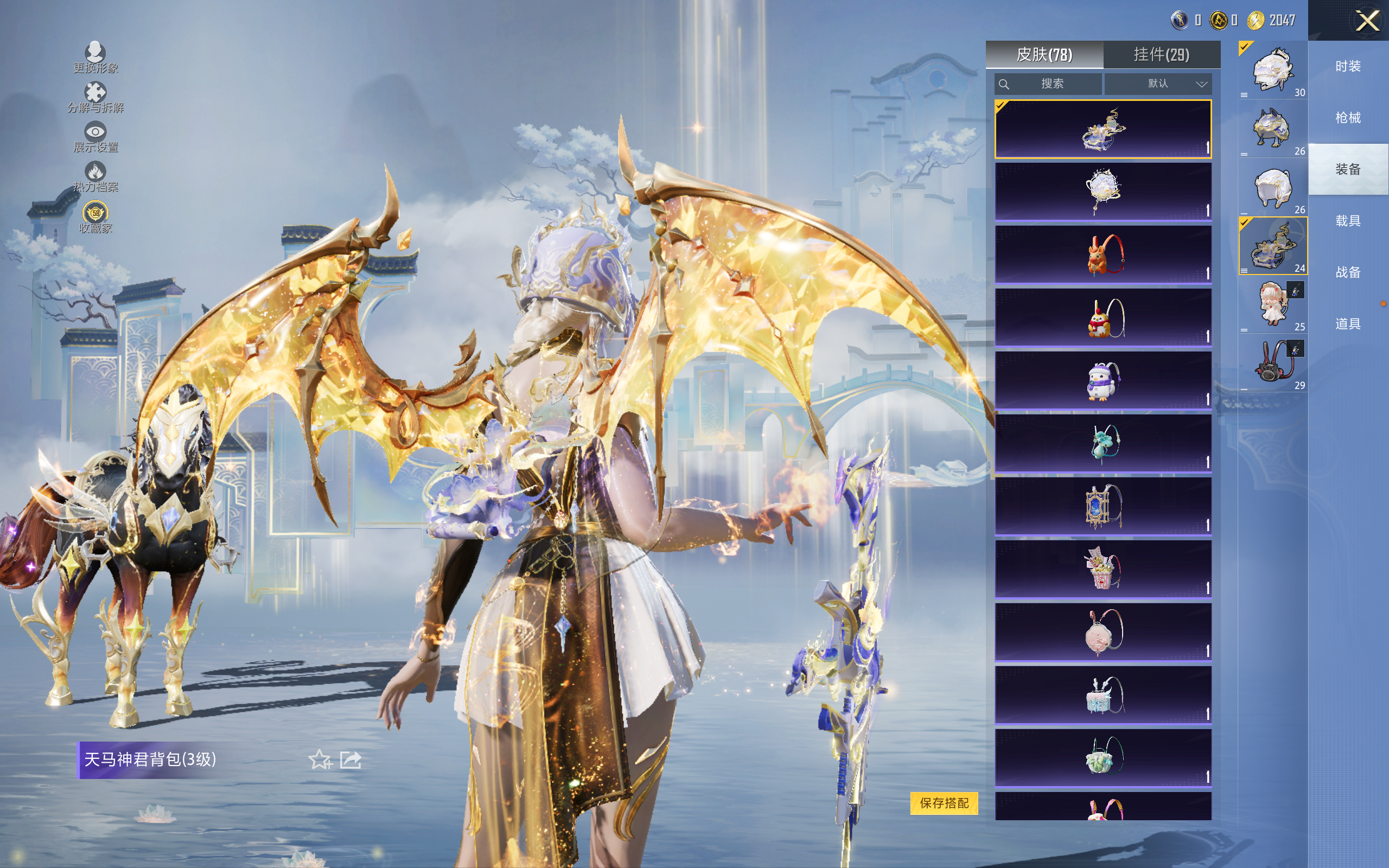Close the wardrobe screen
1389x868 pixels.
click(1367, 21)
